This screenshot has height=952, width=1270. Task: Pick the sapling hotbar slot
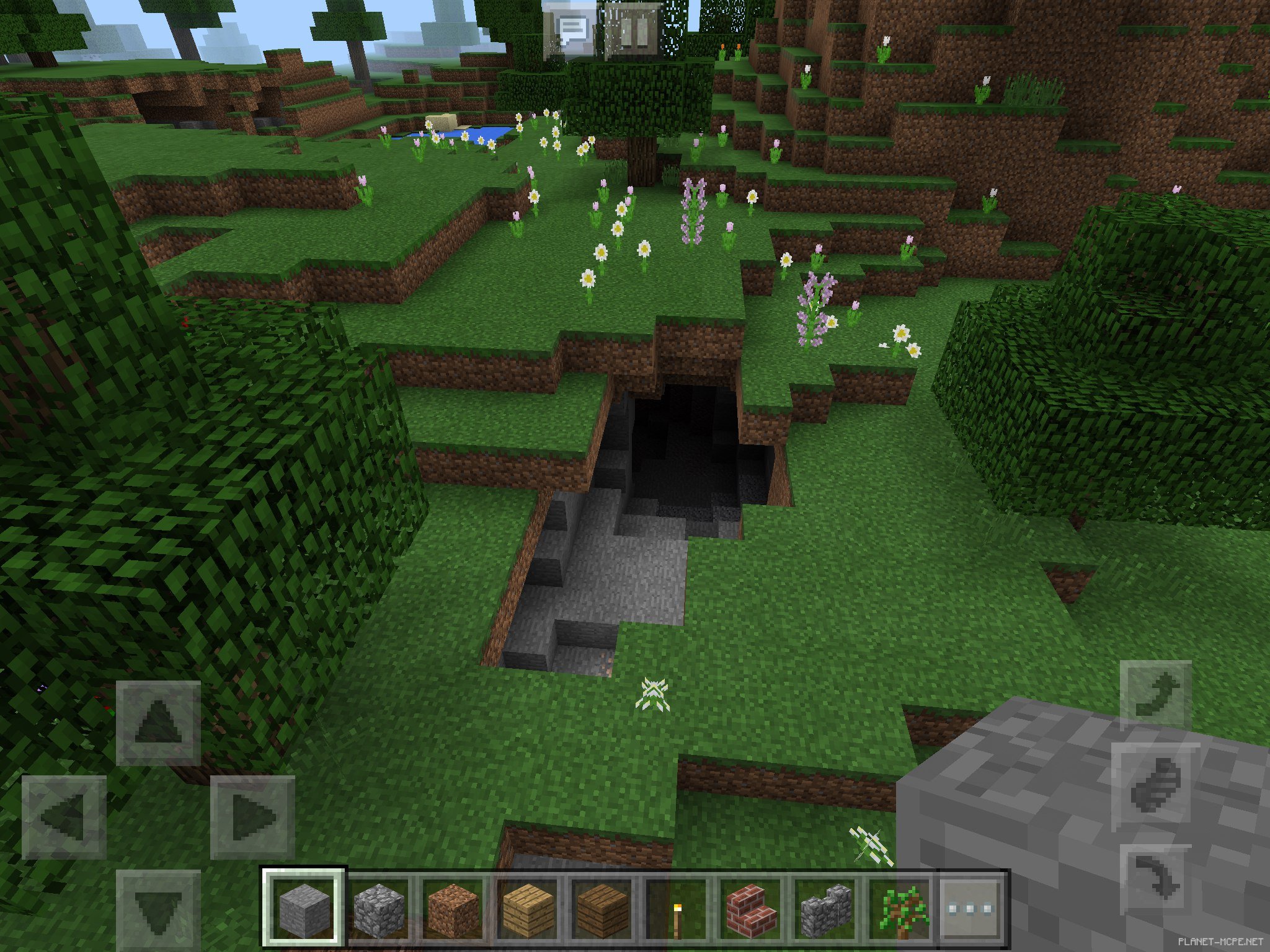point(899,909)
